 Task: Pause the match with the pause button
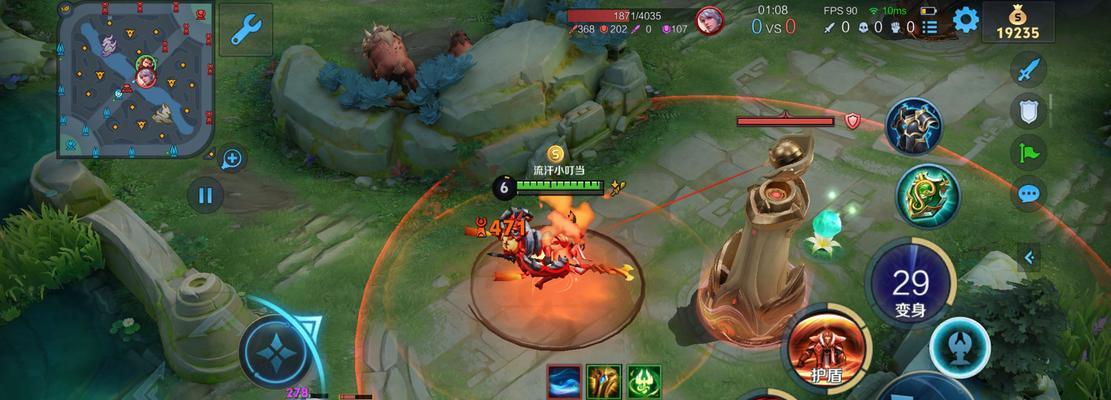205,194
